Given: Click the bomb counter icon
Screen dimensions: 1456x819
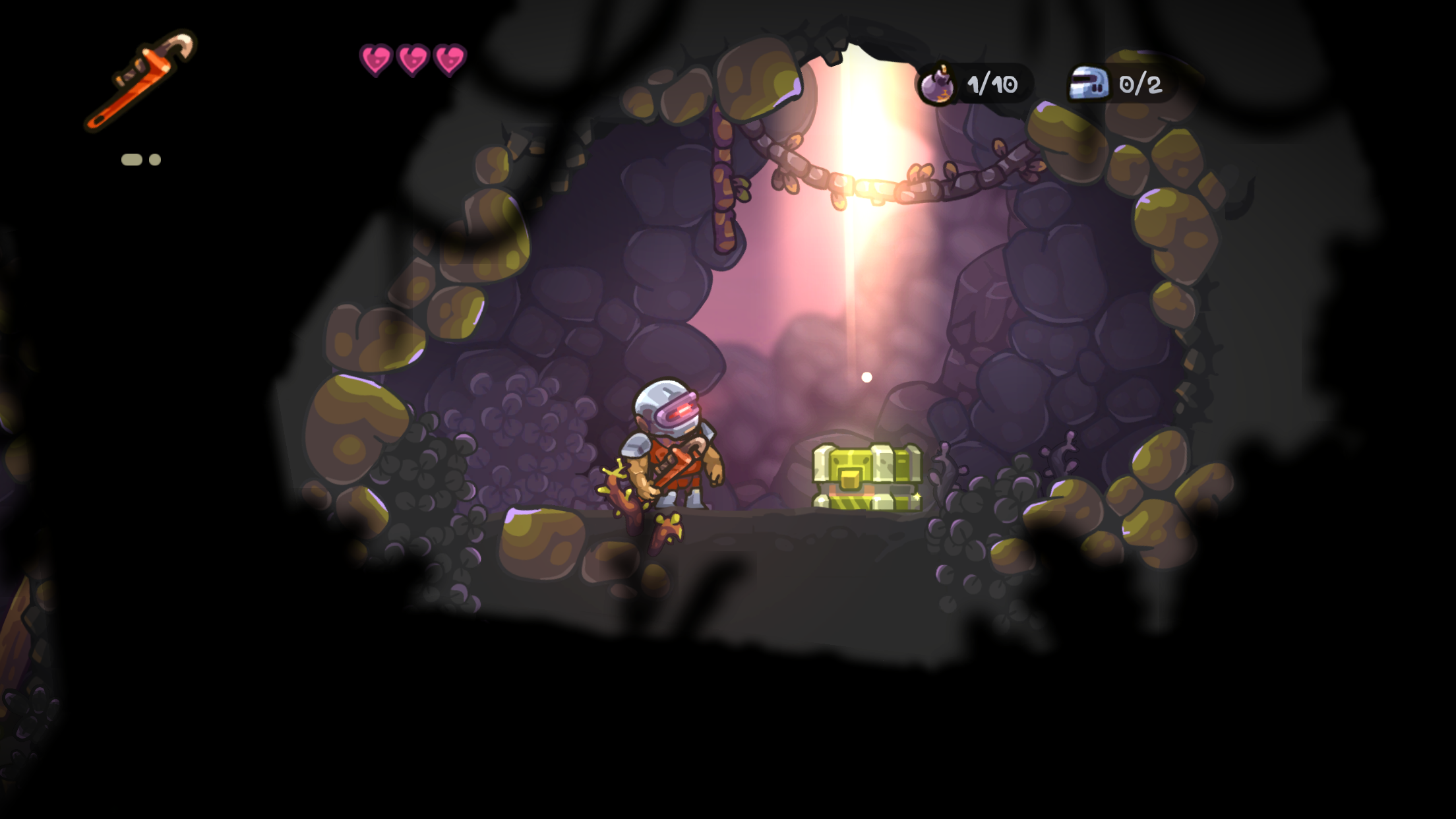Looking at the screenshot, I should [937, 84].
